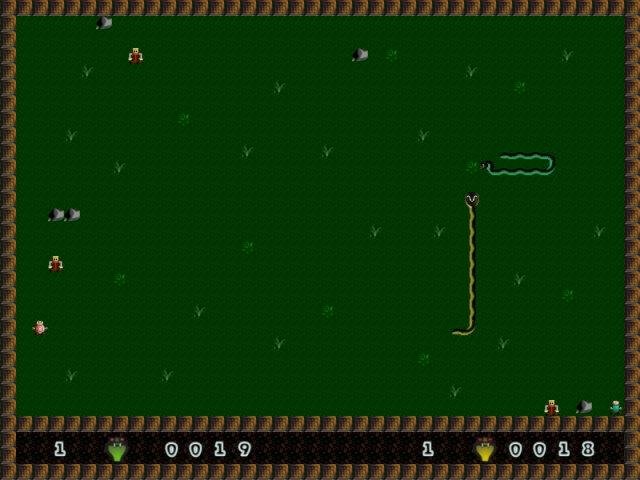Click the green snake player icon
The image size is (640, 480).
pos(117,449)
